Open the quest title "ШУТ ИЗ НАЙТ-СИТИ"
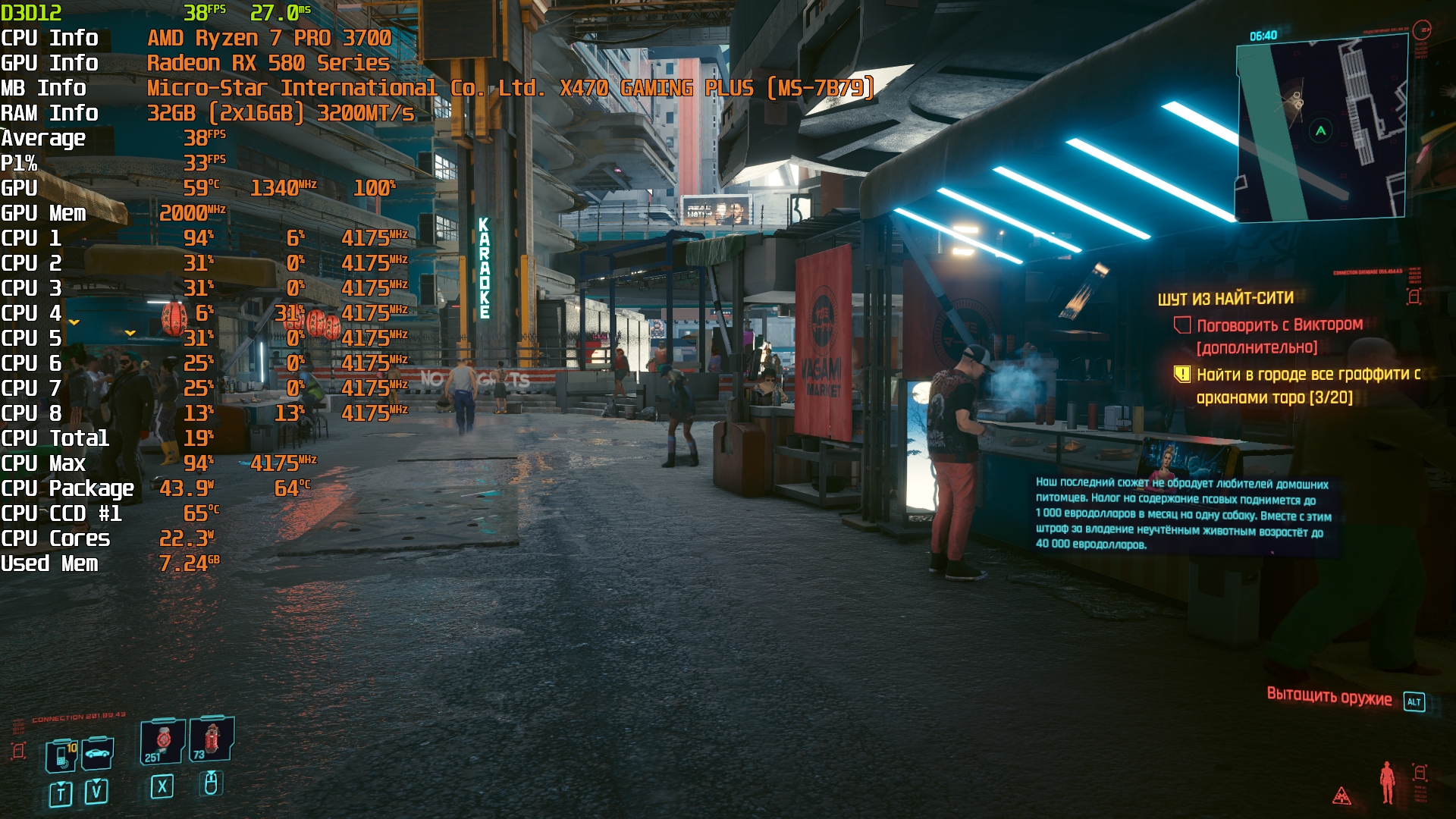The image size is (1456, 819). pyautogui.click(x=1225, y=299)
